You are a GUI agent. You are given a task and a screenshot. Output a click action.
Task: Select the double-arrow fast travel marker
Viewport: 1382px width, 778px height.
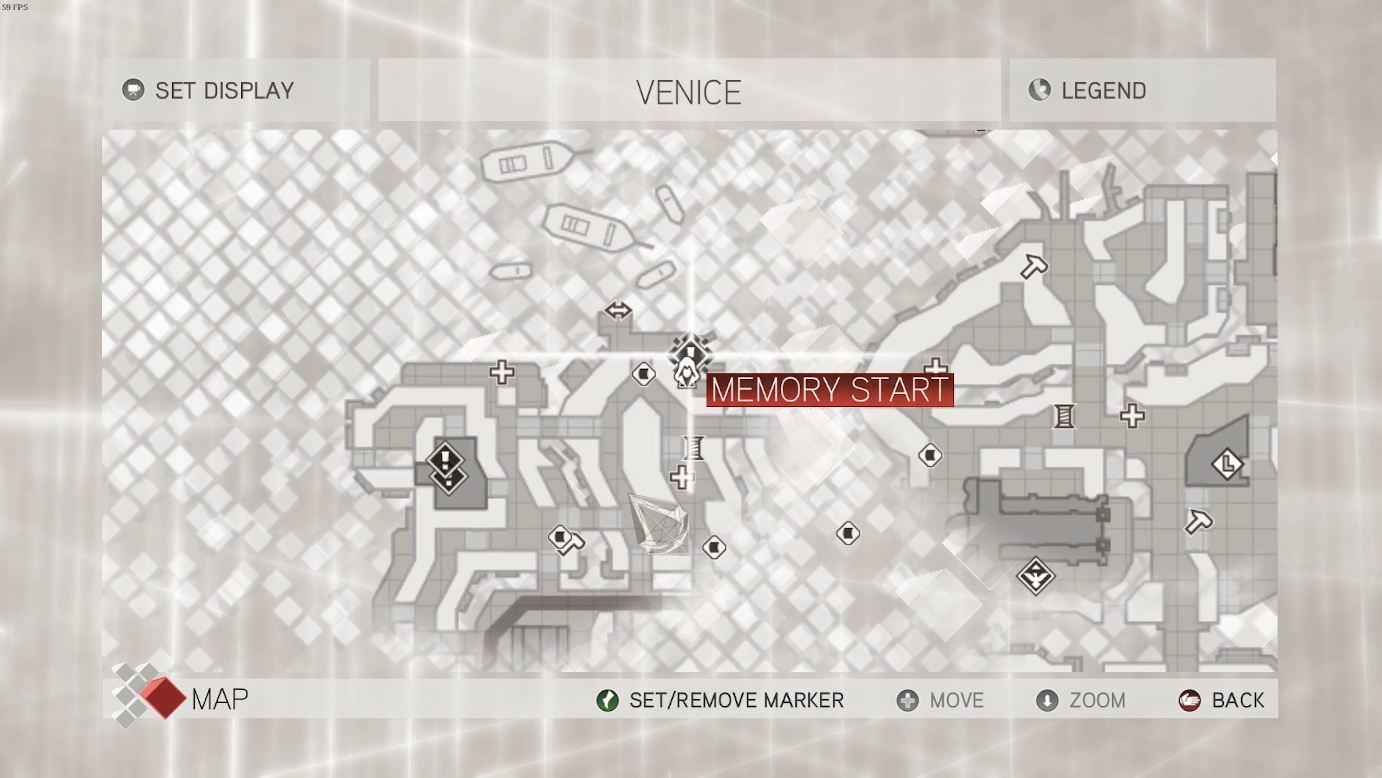coord(618,311)
